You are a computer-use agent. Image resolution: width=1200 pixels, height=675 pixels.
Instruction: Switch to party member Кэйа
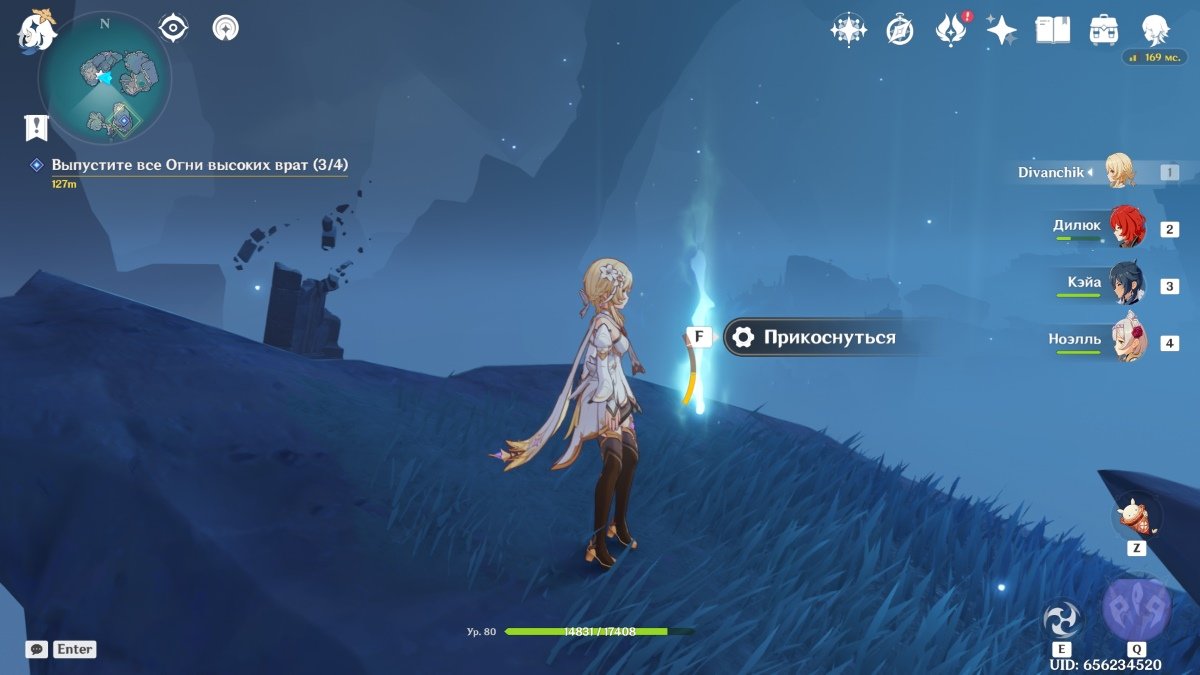(1126, 285)
